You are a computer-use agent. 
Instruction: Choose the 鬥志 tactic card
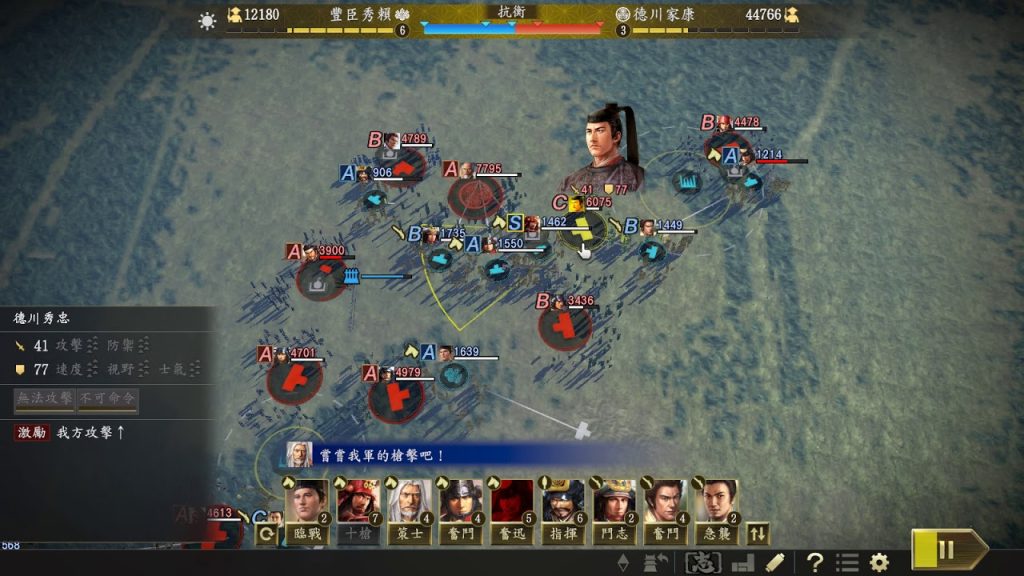[x=615, y=510]
